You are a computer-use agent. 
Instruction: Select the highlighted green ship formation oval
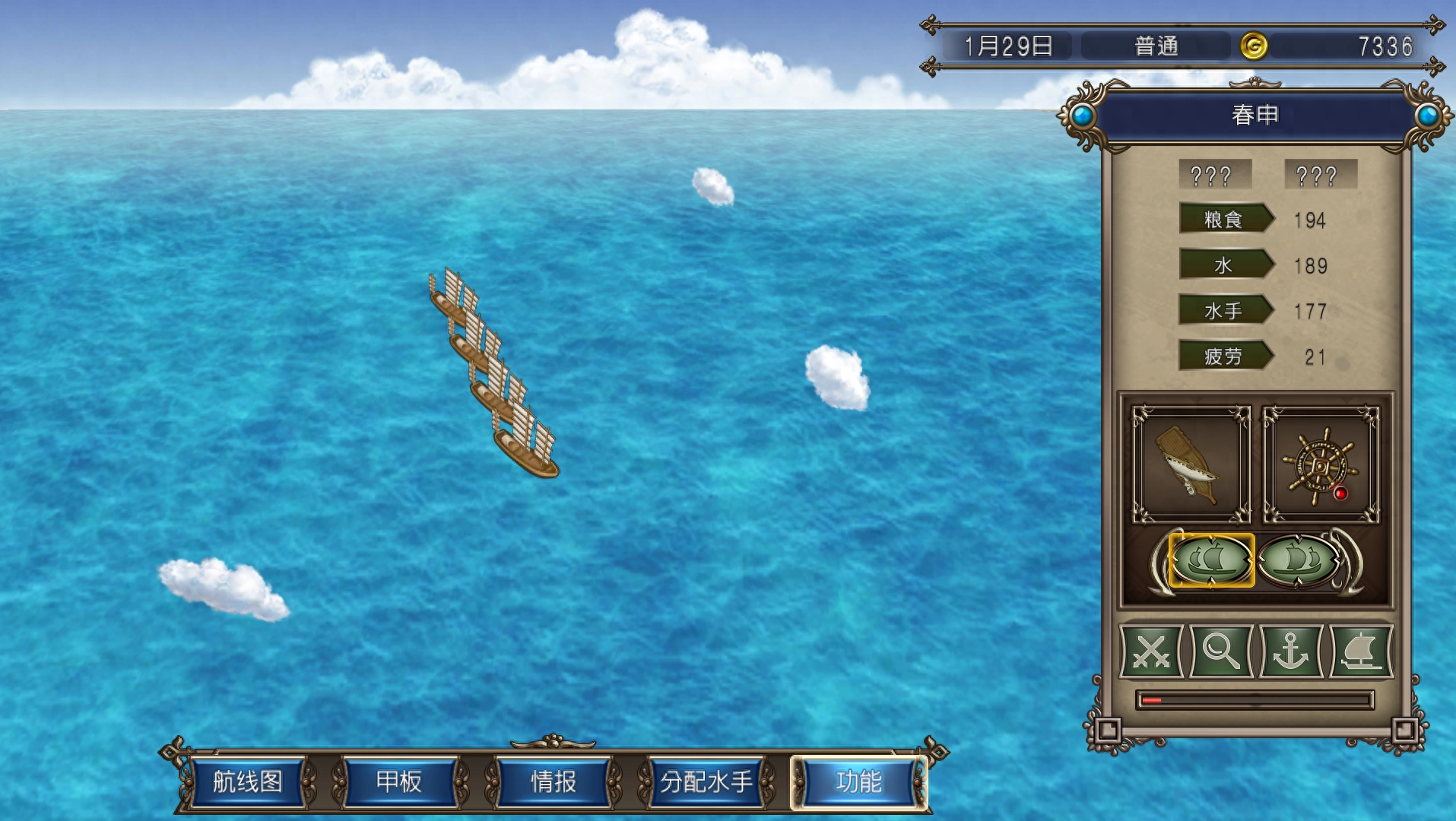tap(1211, 560)
